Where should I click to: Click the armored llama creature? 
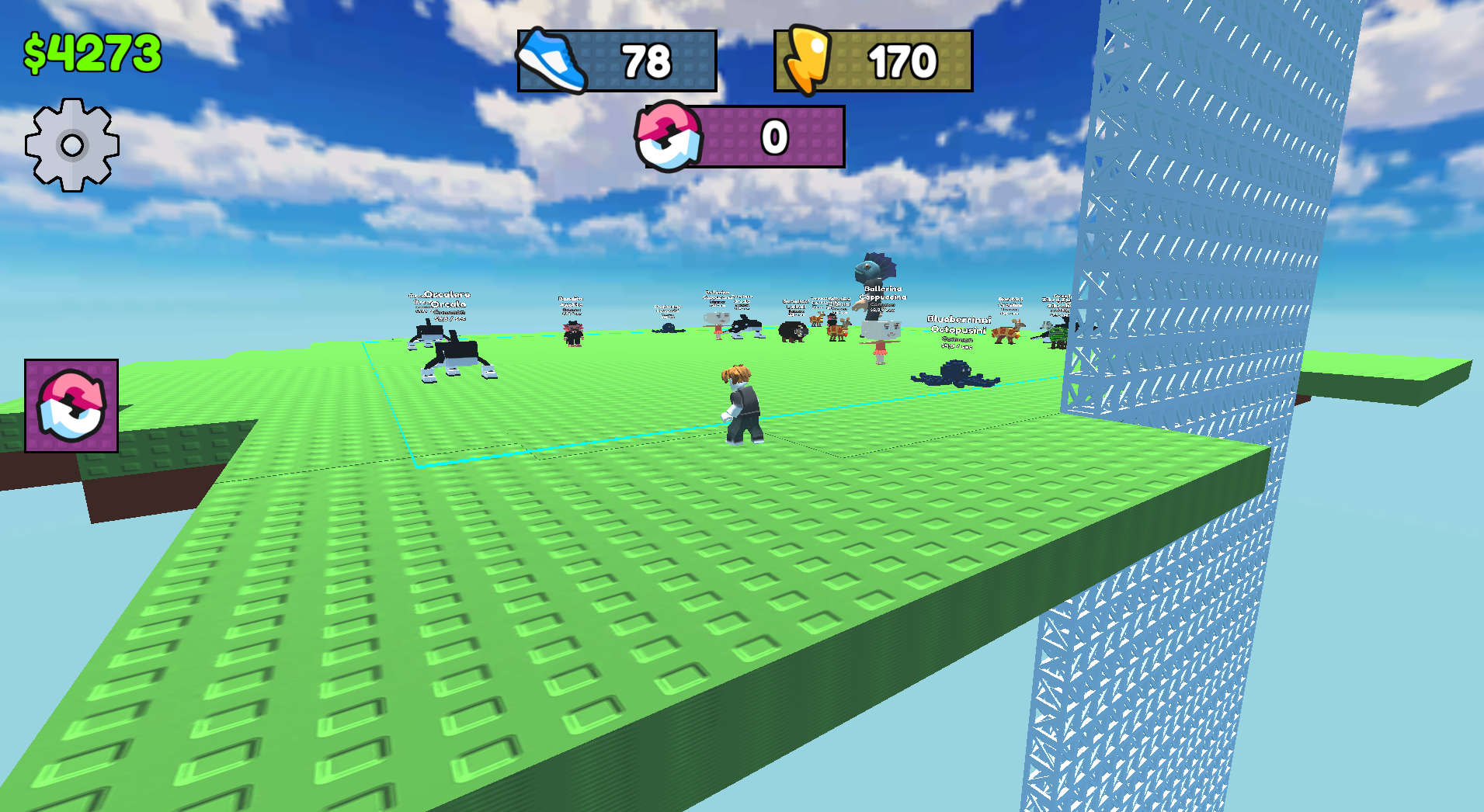[837, 332]
